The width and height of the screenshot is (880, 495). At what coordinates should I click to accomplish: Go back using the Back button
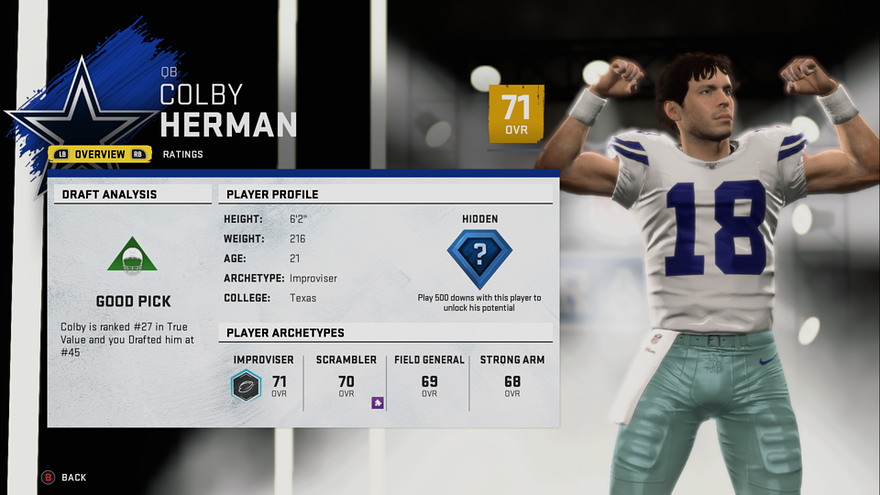[x=65, y=477]
